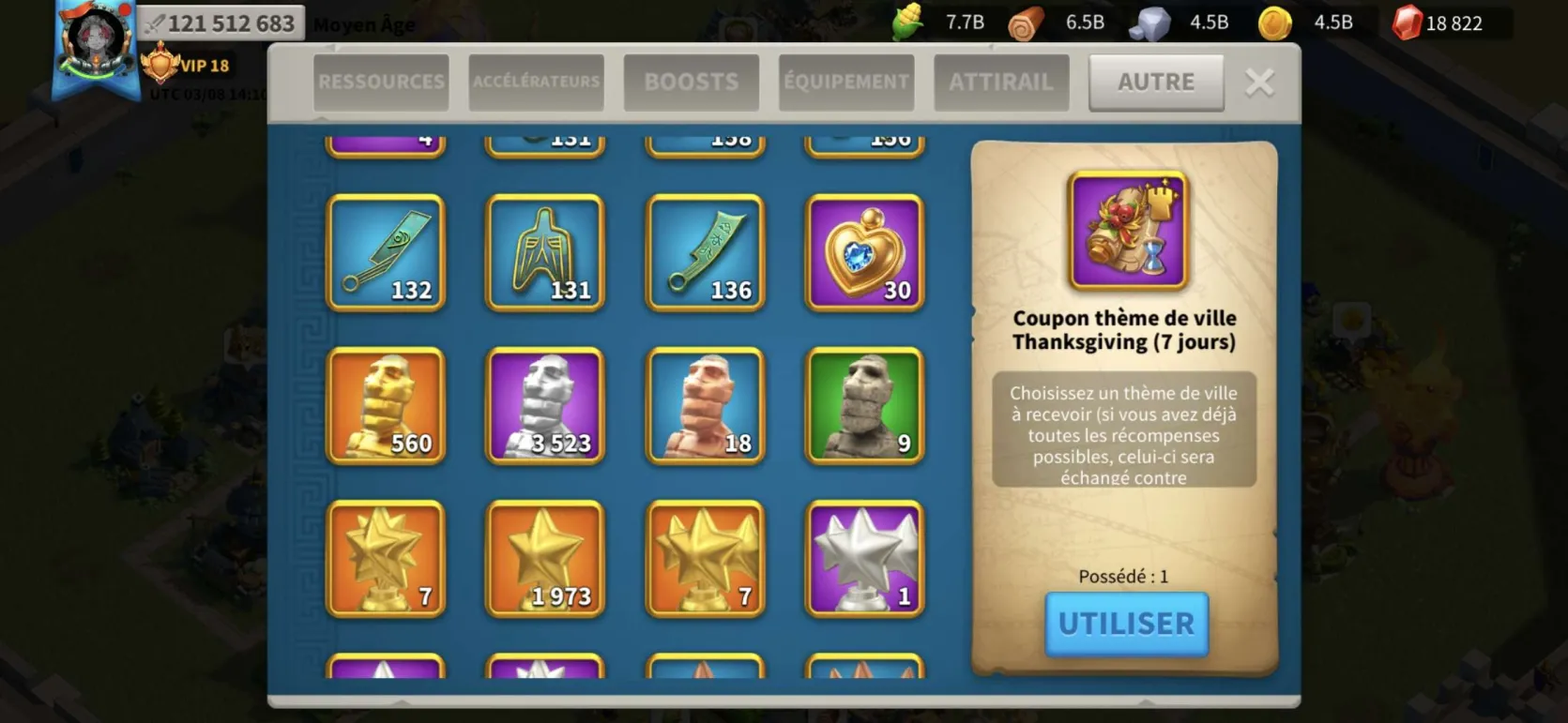This screenshot has height=723, width=1568.
Task: Select the Boosts tab
Action: coord(691,83)
